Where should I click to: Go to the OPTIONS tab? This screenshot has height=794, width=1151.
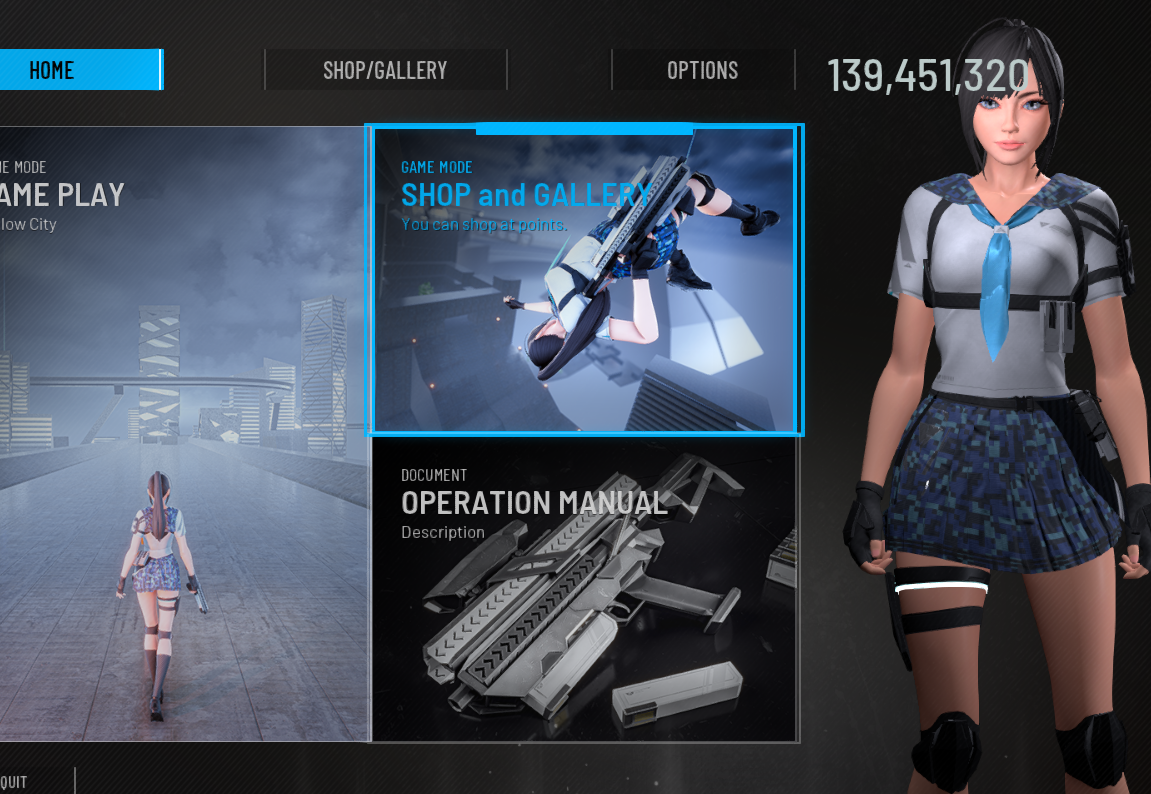point(702,70)
